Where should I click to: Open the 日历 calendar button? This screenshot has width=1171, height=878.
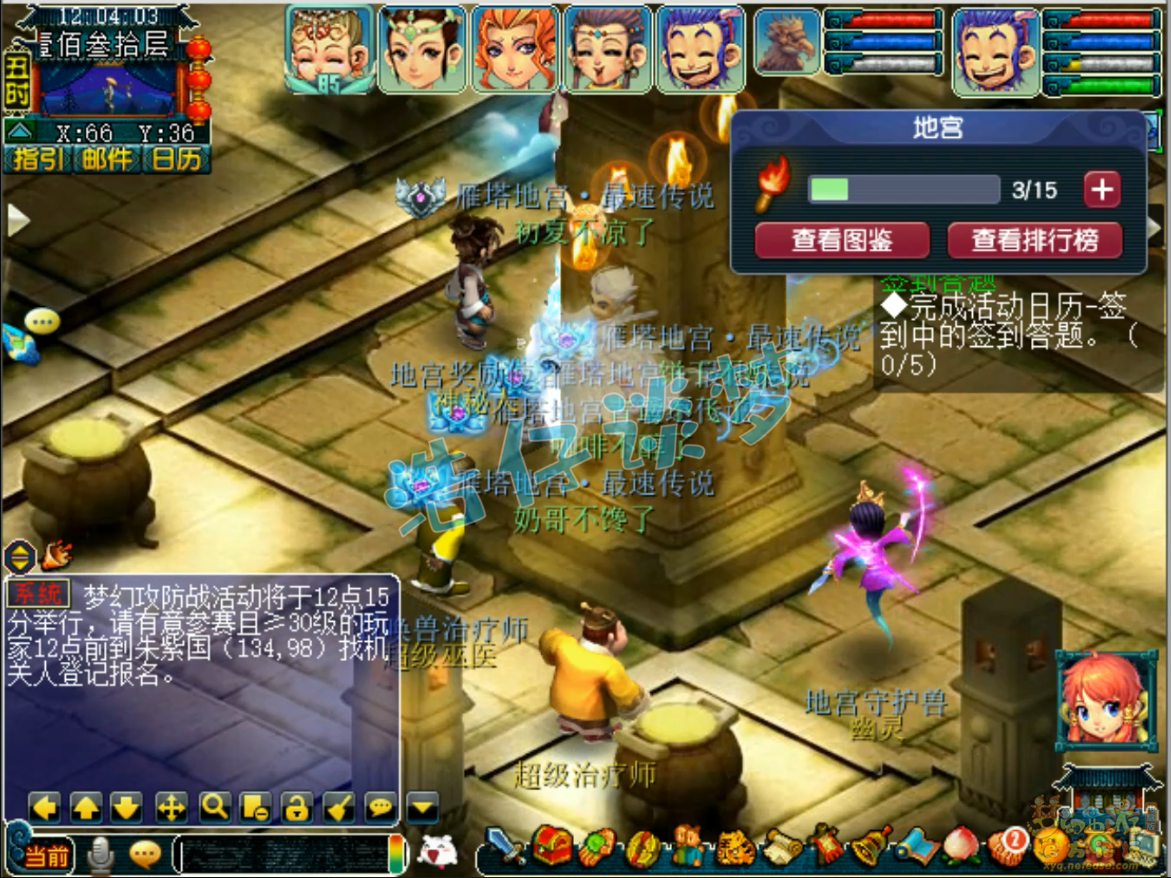tap(176, 160)
